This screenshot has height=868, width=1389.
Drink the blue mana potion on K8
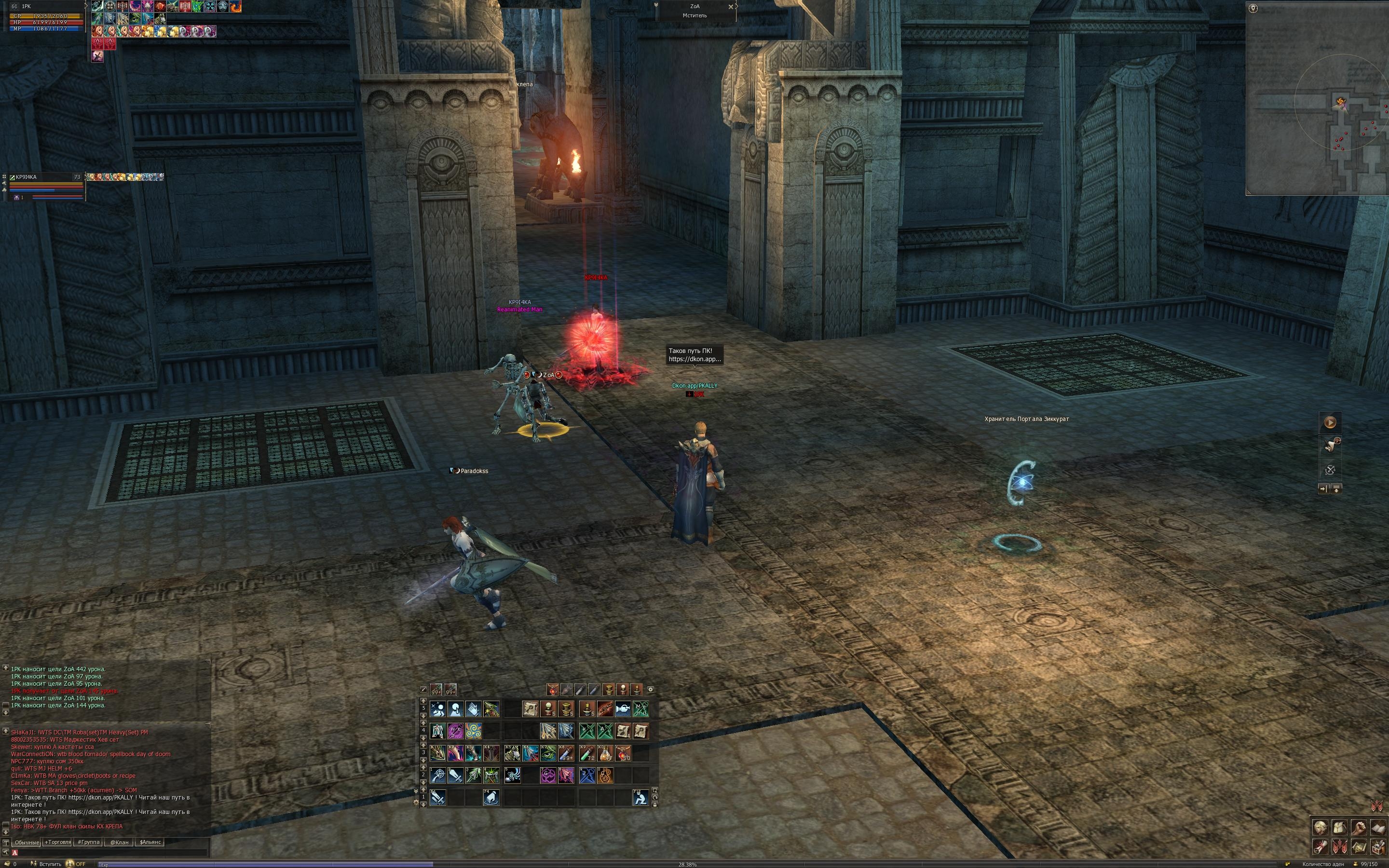[566, 753]
